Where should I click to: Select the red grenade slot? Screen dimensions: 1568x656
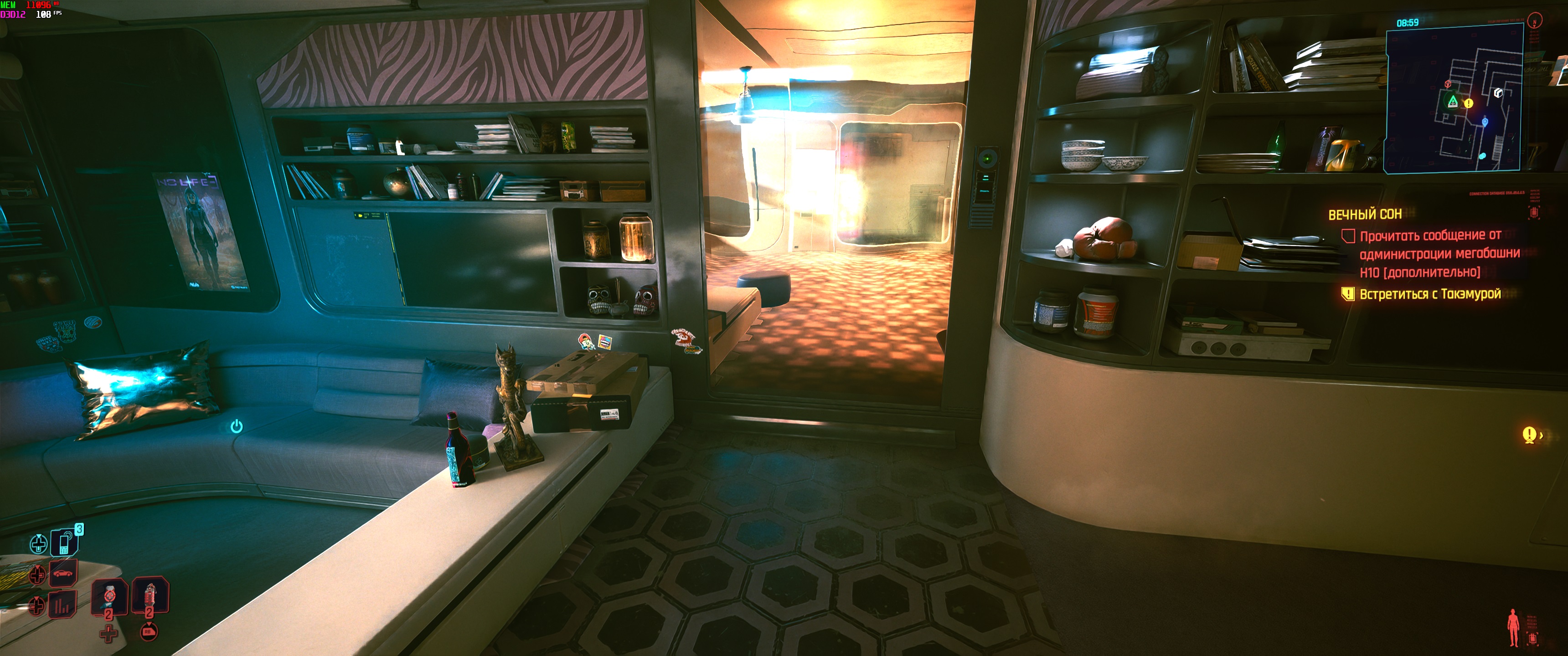[149, 595]
